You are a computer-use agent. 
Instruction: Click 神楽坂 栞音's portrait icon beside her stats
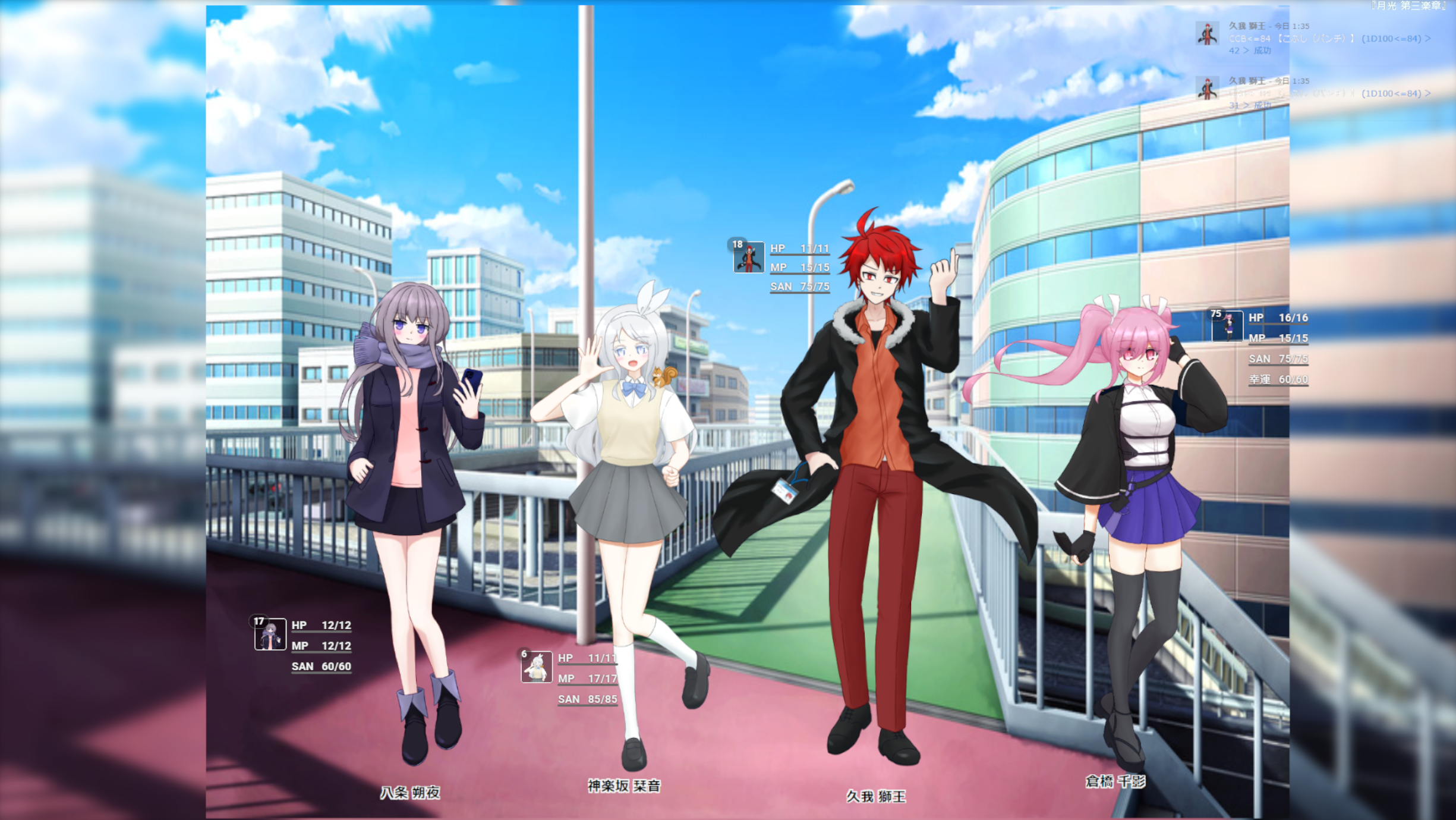(537, 668)
